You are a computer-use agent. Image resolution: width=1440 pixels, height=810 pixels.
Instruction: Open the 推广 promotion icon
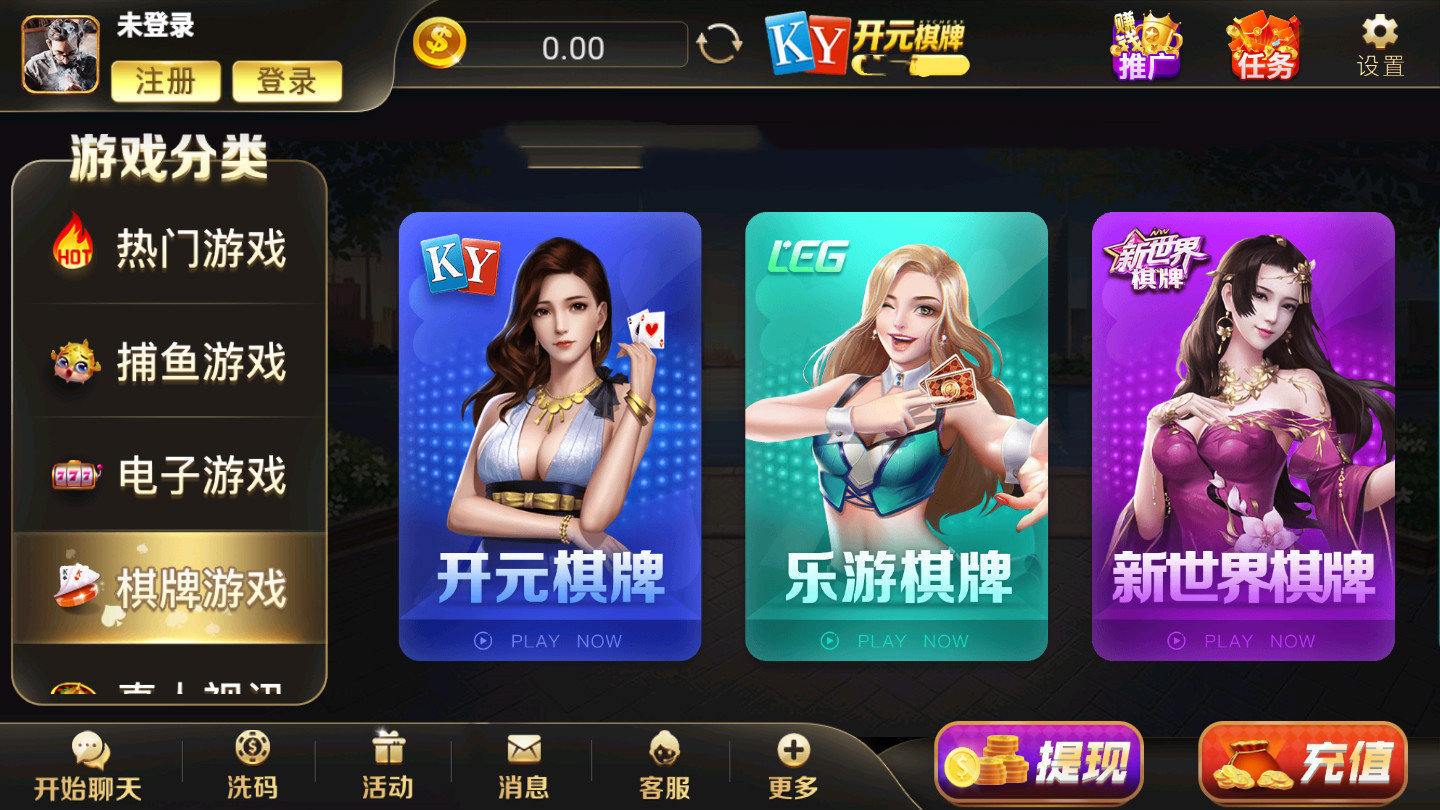click(1148, 45)
